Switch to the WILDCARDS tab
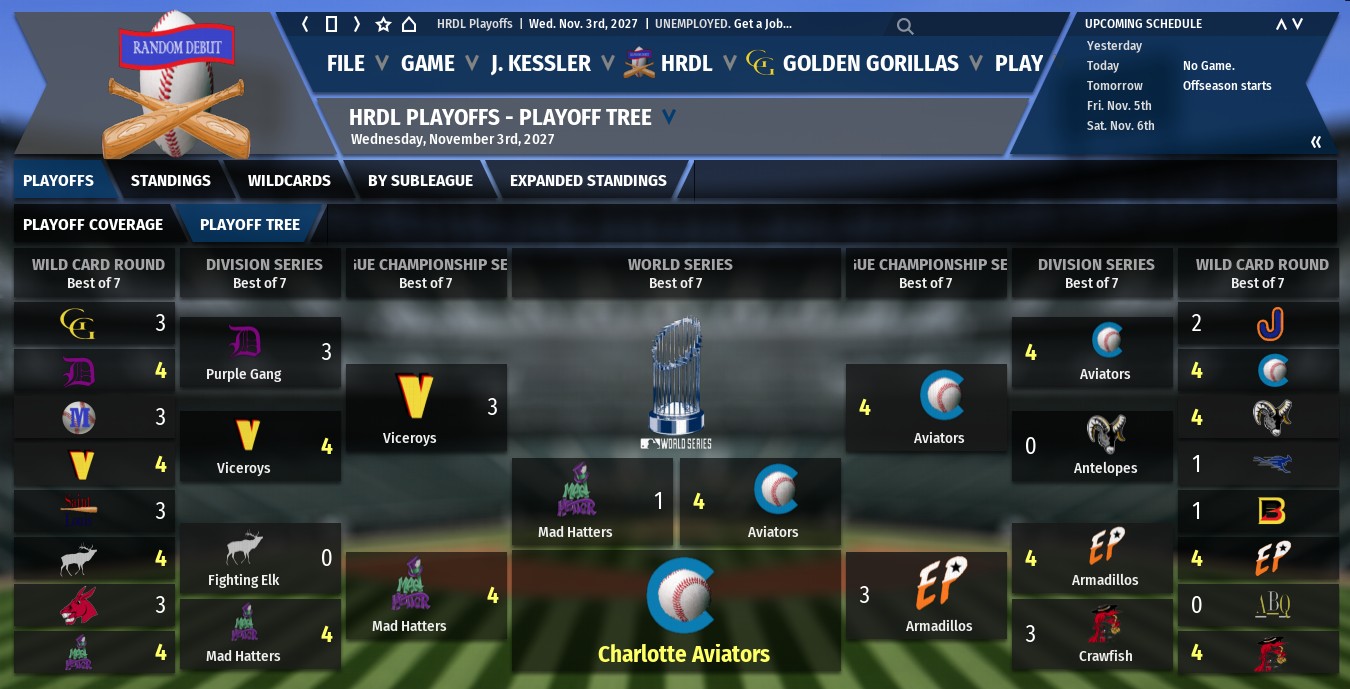Viewport: 1350px width, 689px height. point(289,181)
